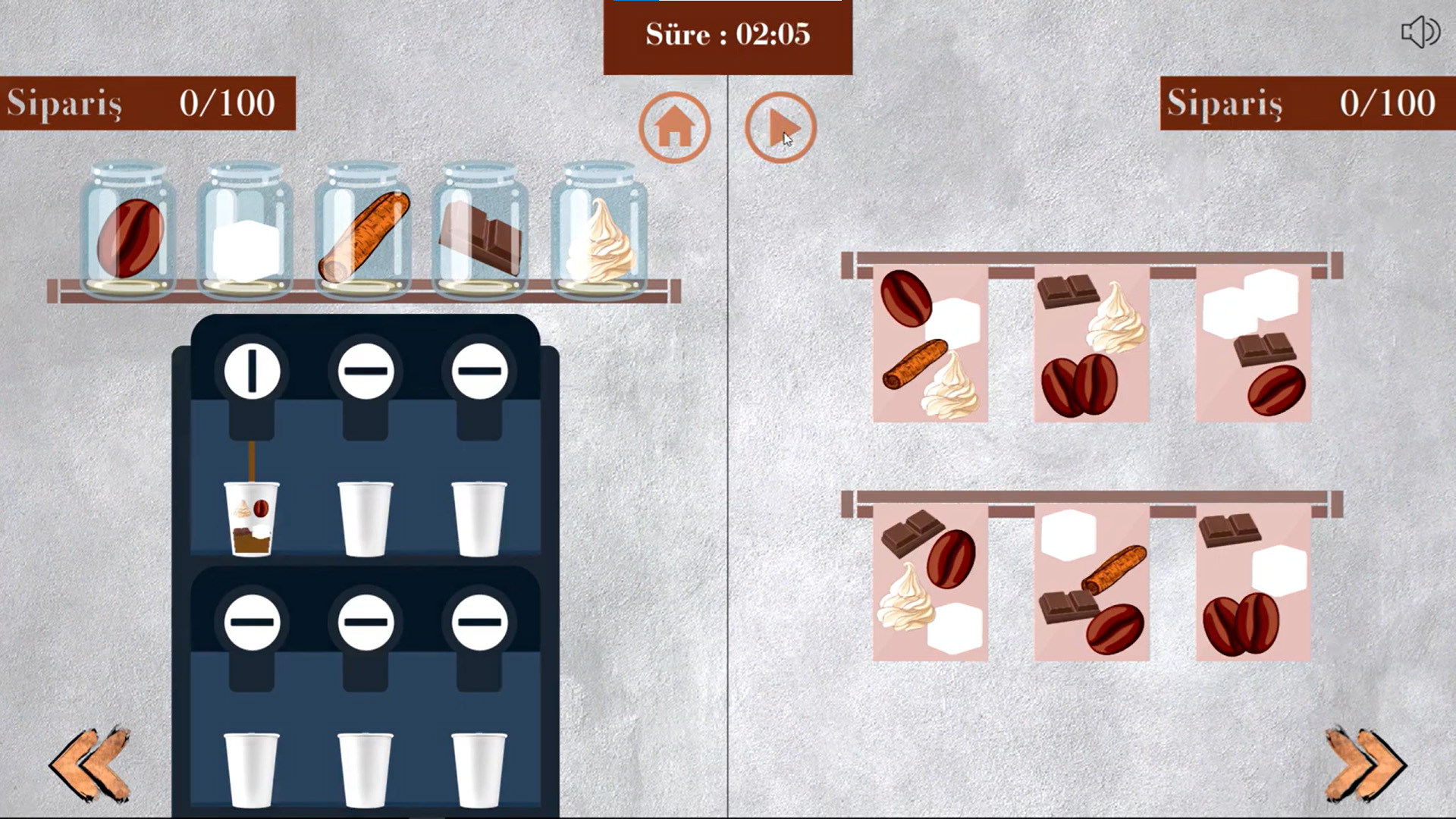Viewport: 1456px width, 819px height.
Task: Select order card with chocolate, bean, cream, sugar
Action: coord(930,582)
